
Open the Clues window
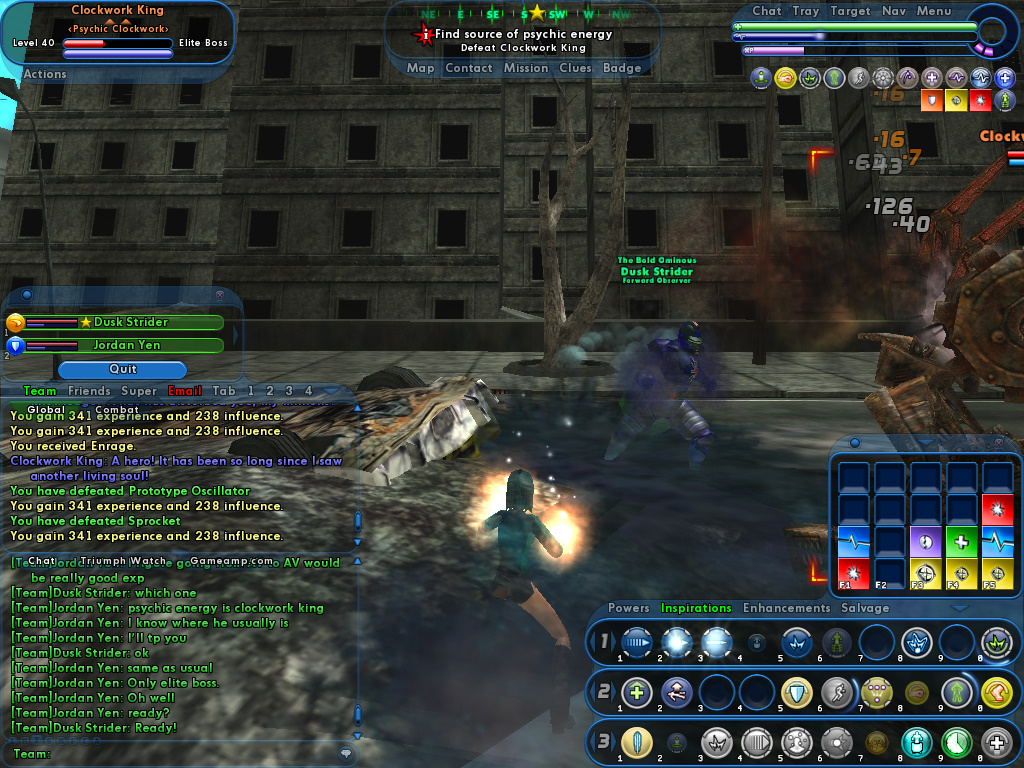click(575, 68)
